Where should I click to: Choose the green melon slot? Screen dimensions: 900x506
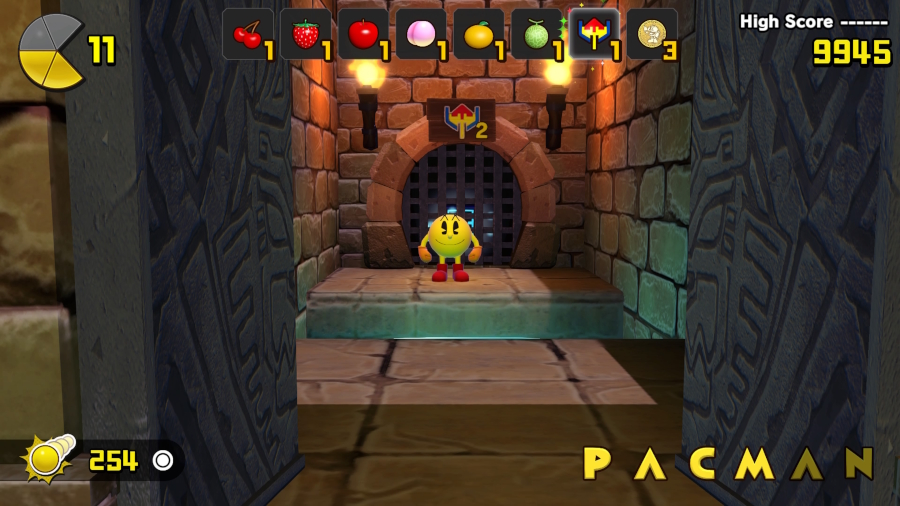(x=537, y=35)
